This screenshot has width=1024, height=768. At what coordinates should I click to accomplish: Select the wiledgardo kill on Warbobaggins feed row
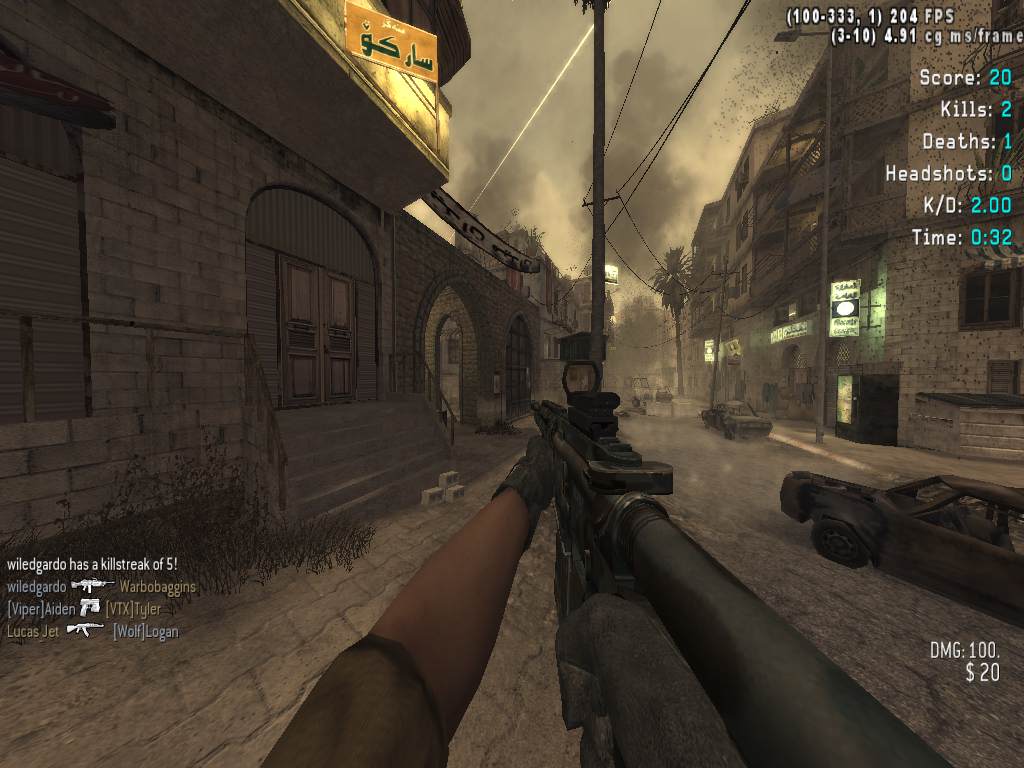coord(101,587)
